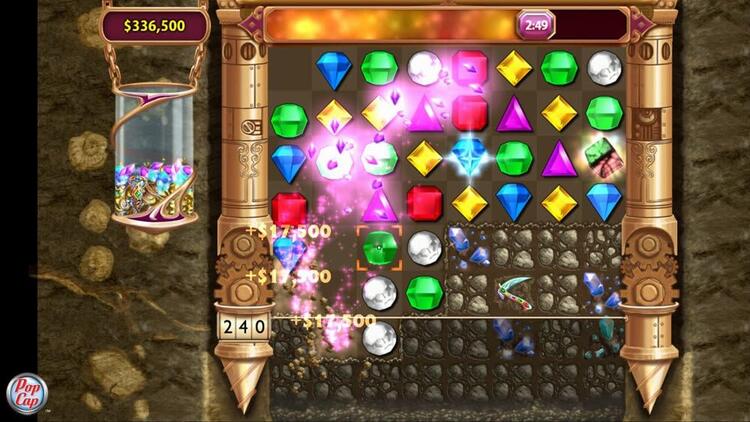Select the sparkling blue star gem
Screen dimensions: 750x422
click(469, 157)
